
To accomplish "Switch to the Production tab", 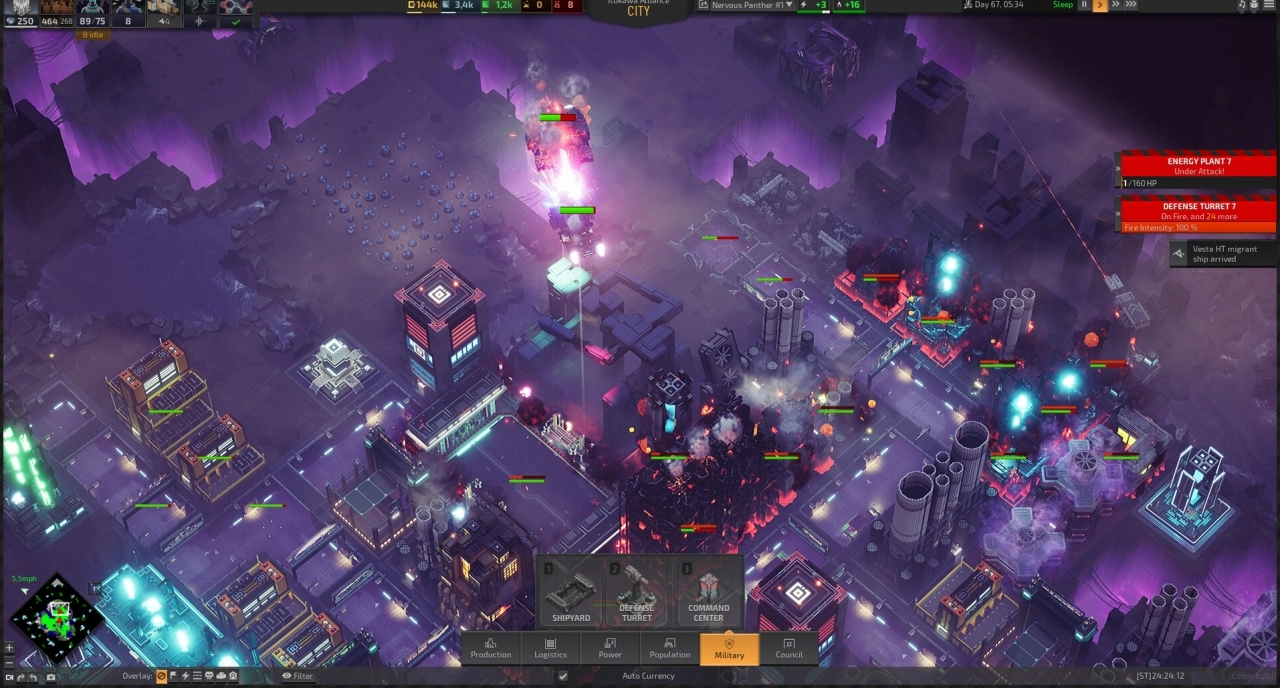I will click(x=490, y=649).
